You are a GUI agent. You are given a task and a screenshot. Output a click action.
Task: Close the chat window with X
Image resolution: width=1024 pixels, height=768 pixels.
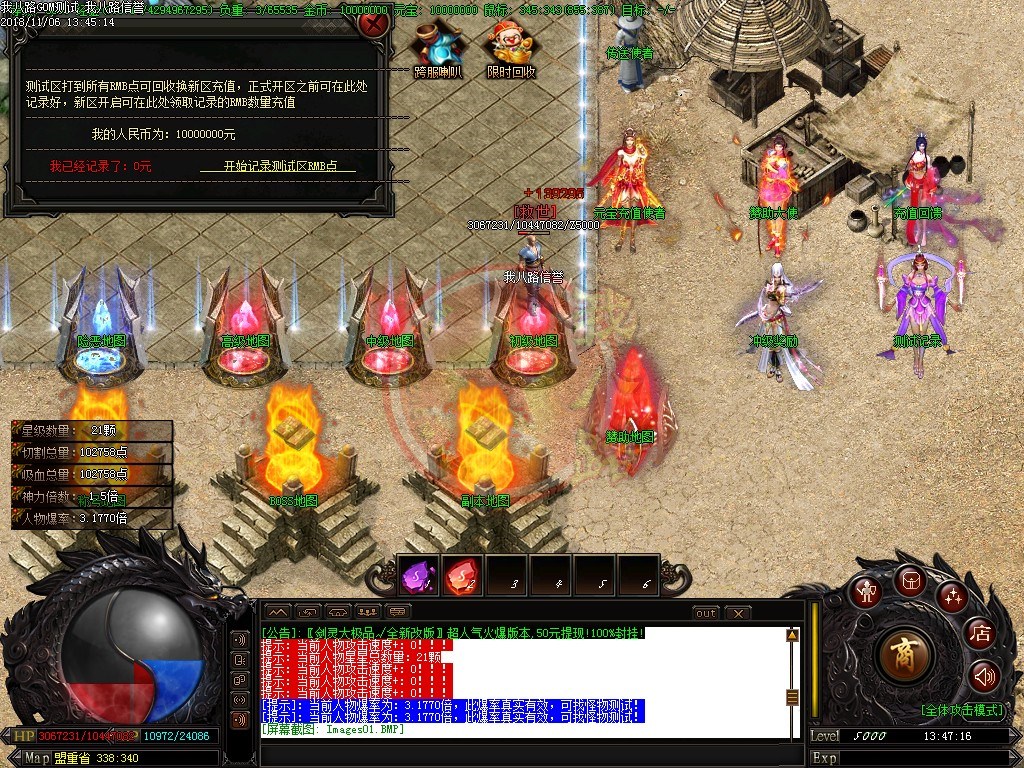coord(737,612)
